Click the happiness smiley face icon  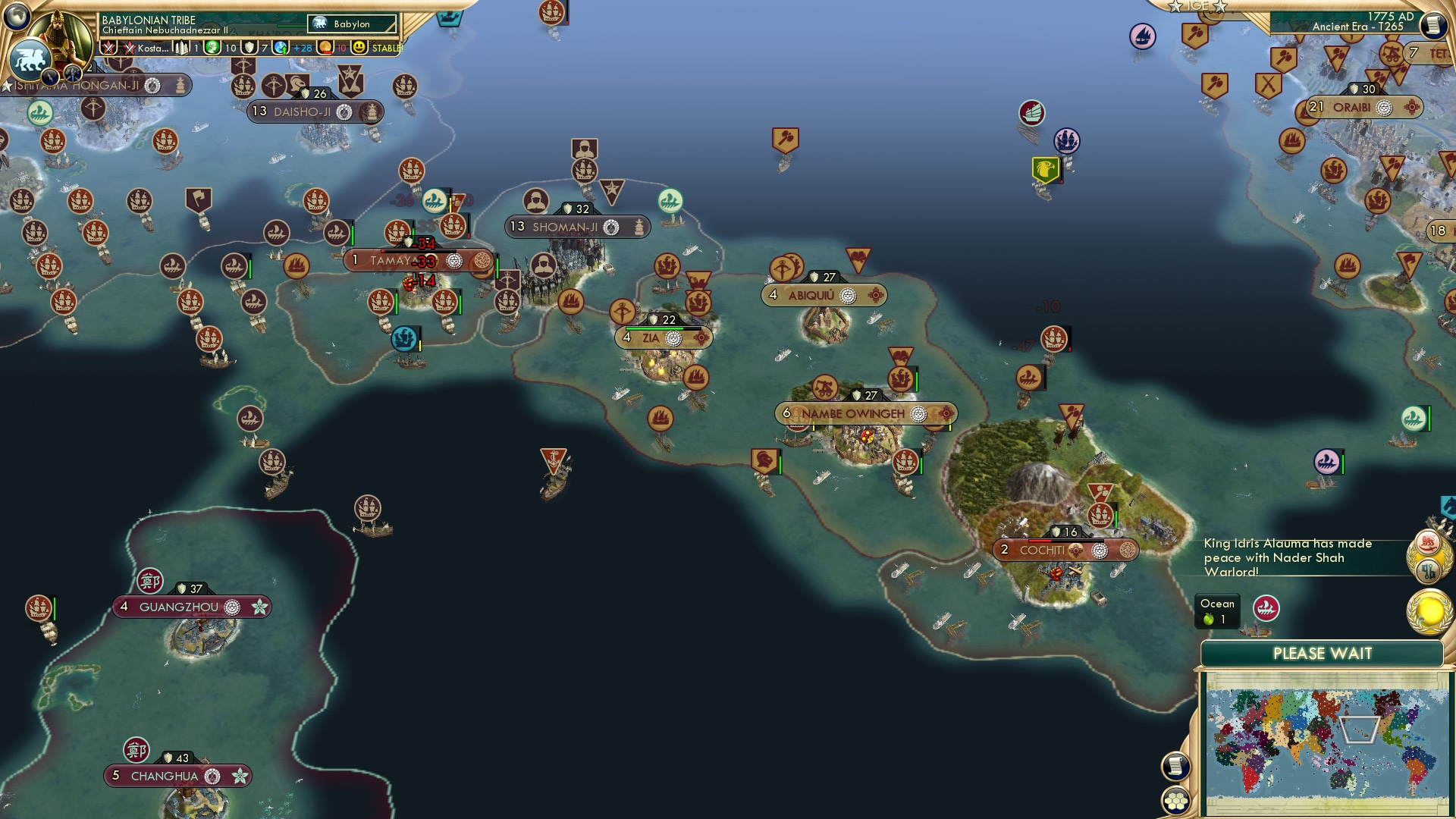(x=358, y=48)
